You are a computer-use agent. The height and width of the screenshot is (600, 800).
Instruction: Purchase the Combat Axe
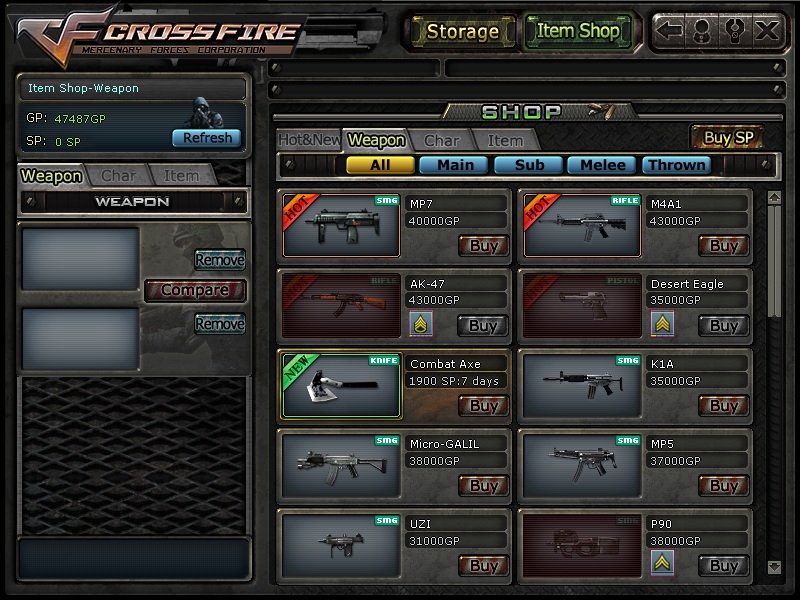(483, 405)
